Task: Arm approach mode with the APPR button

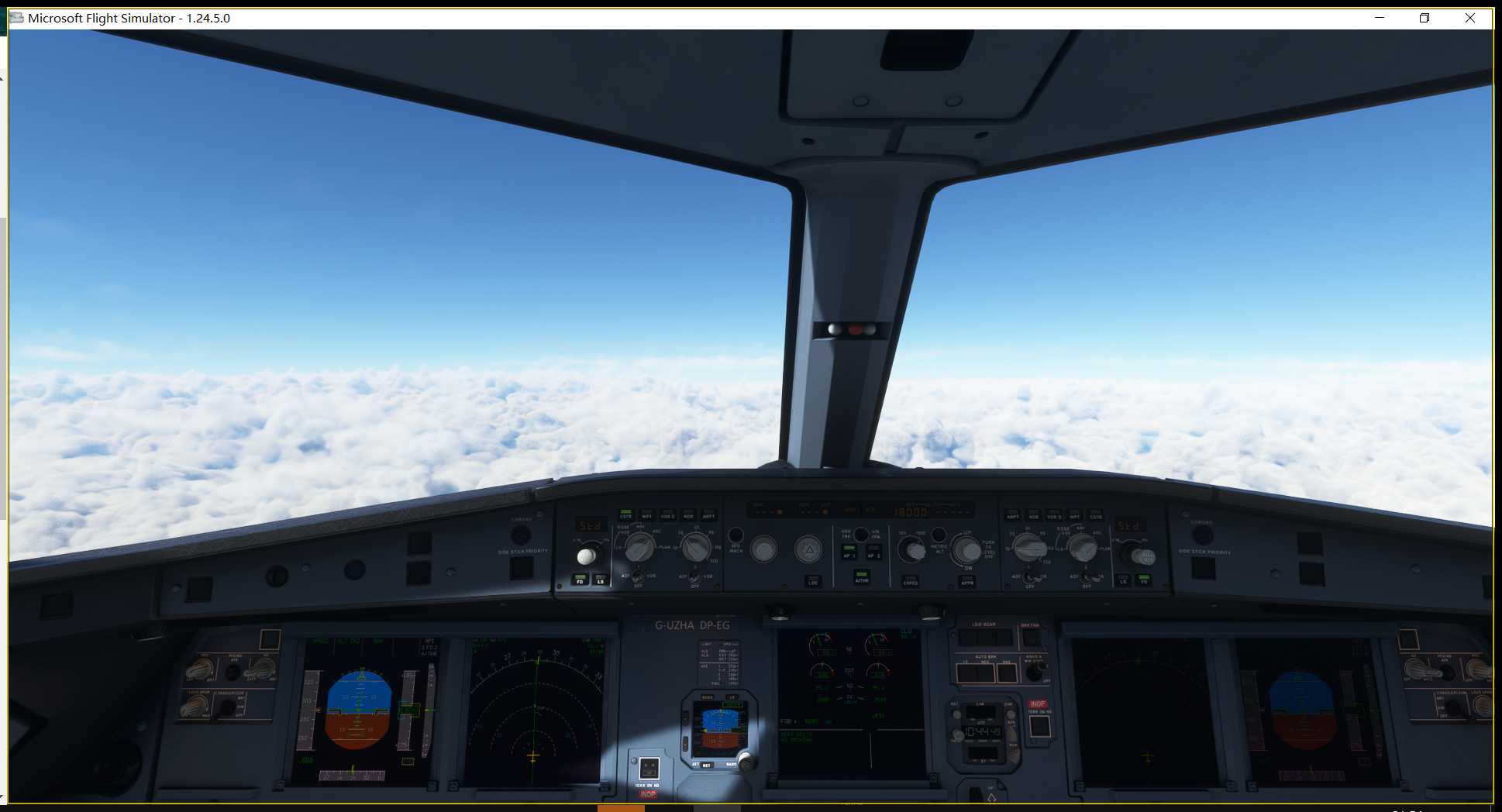Action: [968, 582]
